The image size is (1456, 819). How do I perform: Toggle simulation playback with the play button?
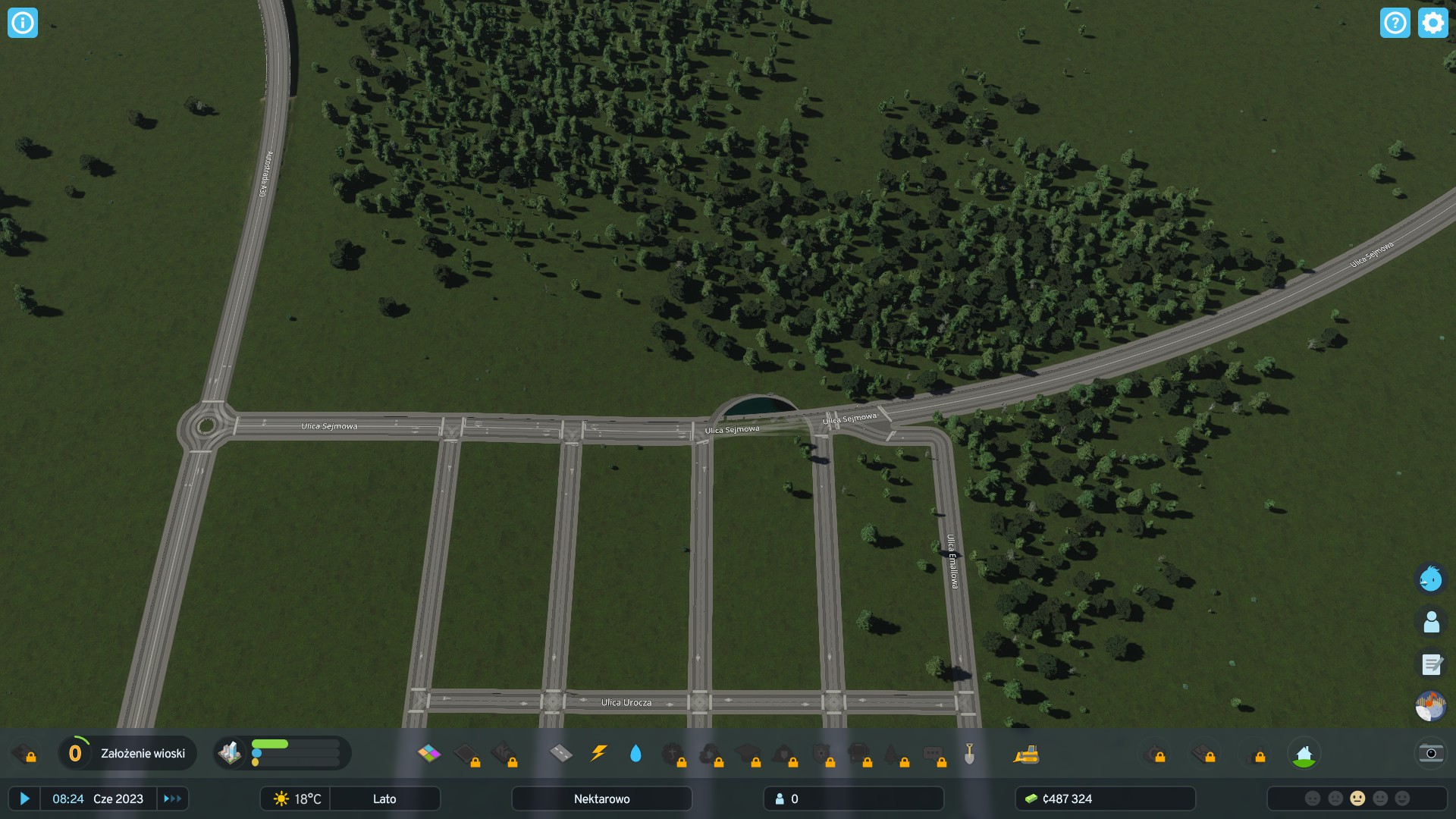pos(25,799)
